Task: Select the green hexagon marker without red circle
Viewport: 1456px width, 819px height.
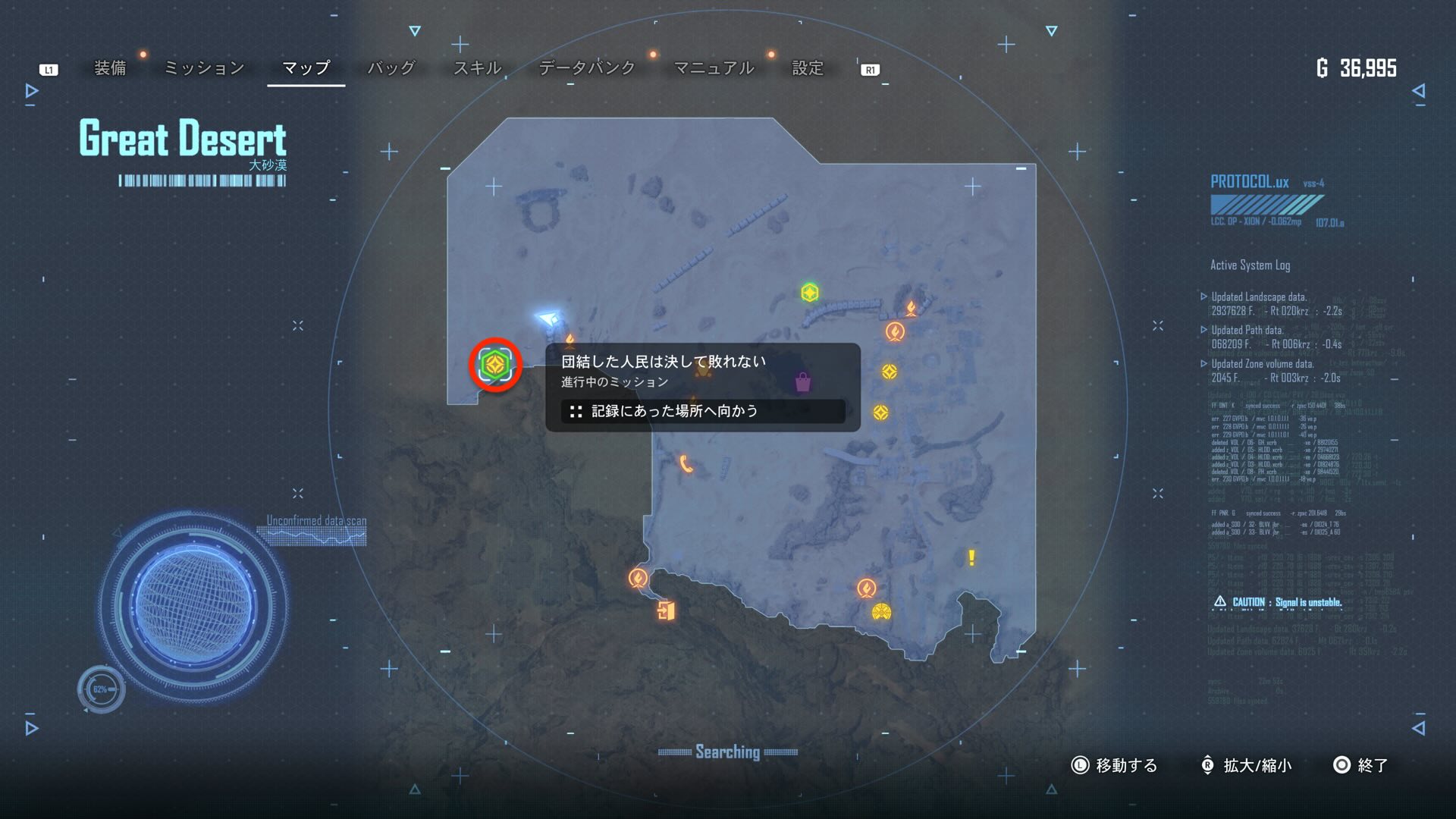Action: pos(810,292)
